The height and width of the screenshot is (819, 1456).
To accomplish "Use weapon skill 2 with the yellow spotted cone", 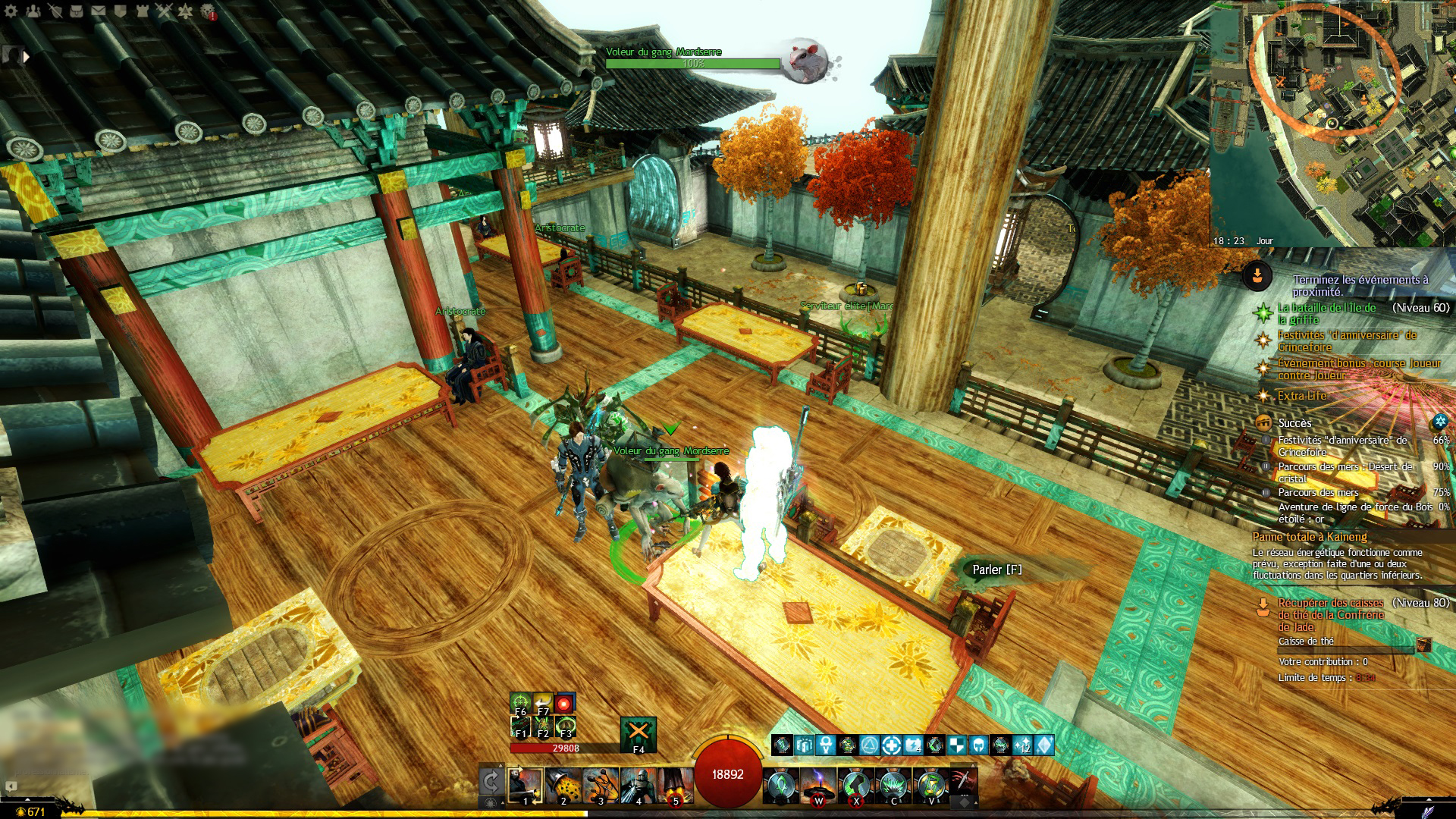I will pyautogui.click(x=563, y=785).
